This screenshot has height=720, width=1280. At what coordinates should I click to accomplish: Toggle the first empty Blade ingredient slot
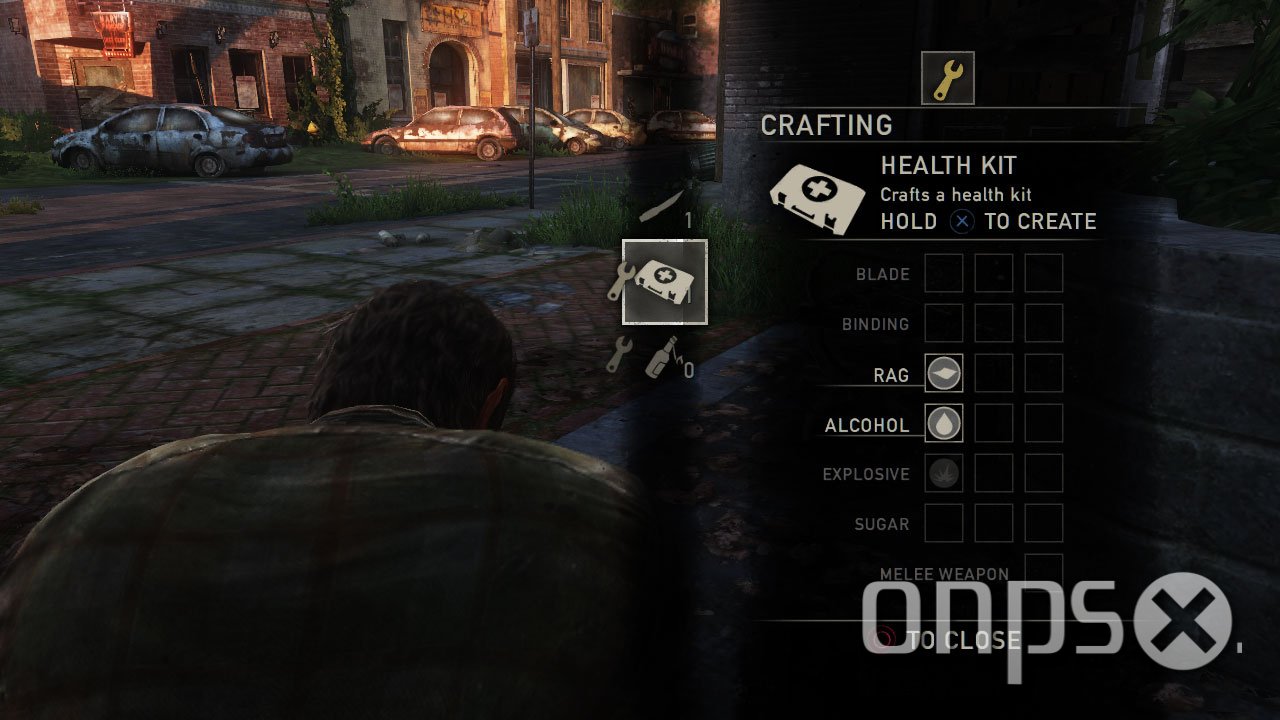coord(944,273)
